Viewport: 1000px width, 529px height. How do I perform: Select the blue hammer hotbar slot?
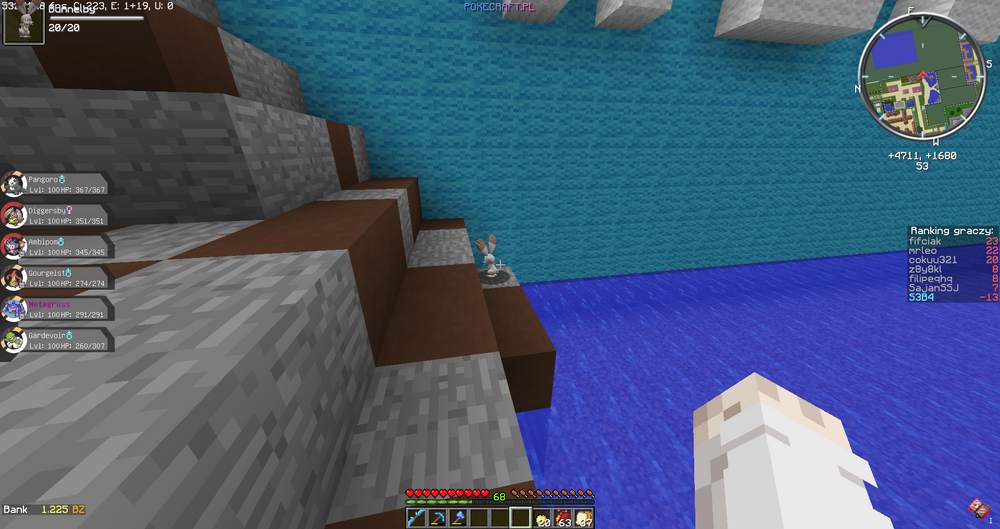(x=457, y=518)
